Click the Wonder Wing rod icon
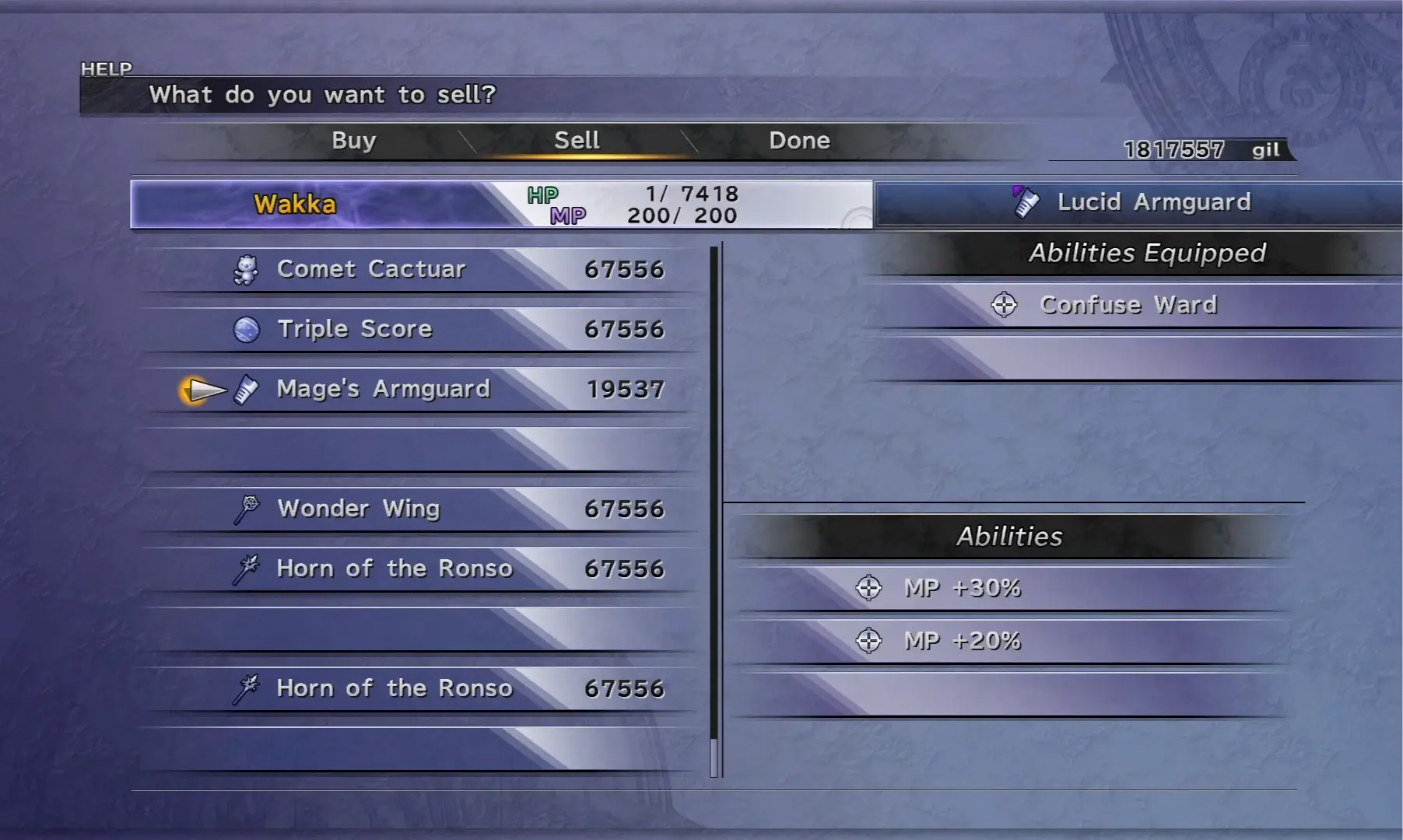This screenshot has width=1403, height=840. click(244, 509)
